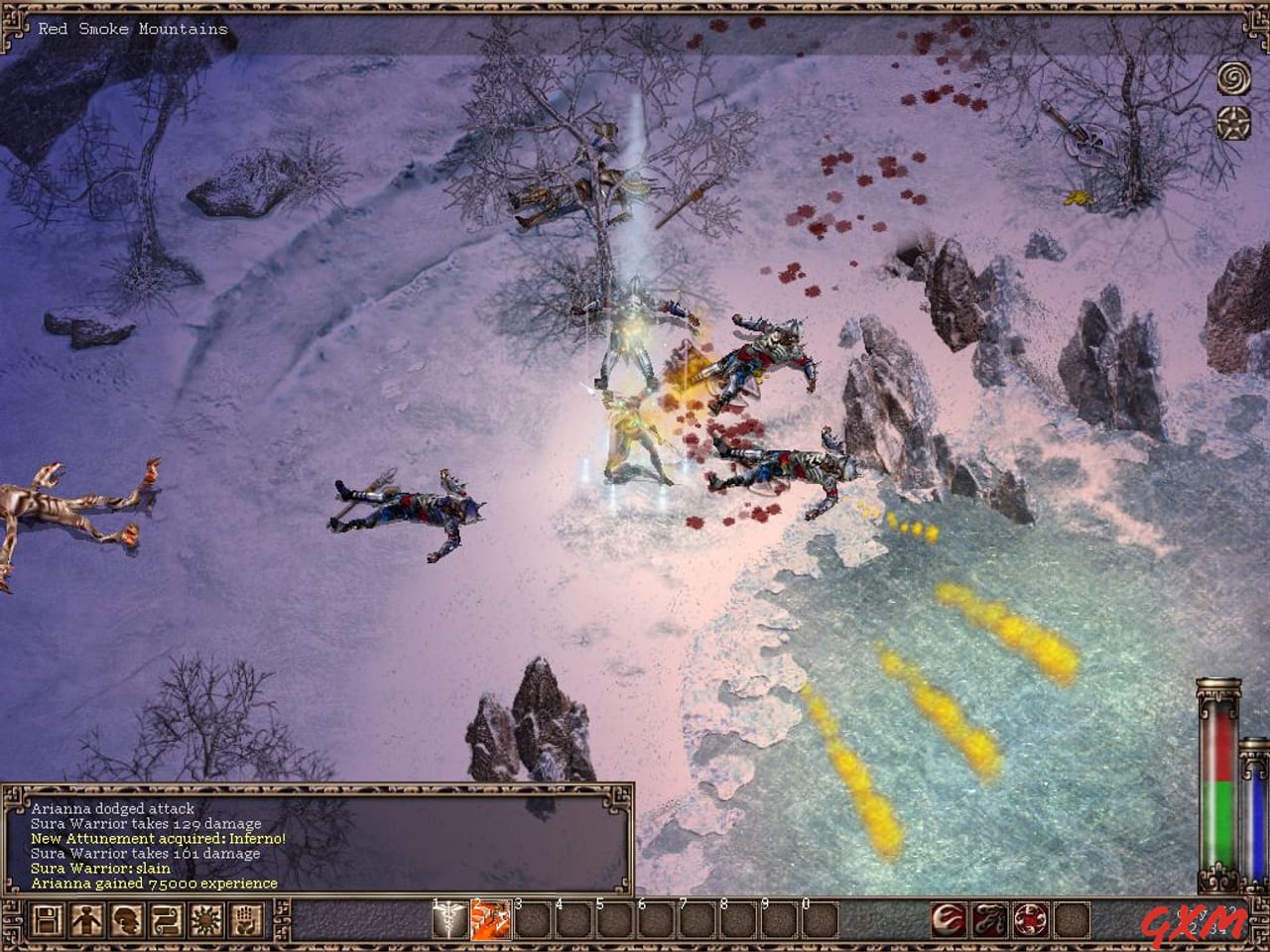Click the save game disk icon
Viewport: 1270px width, 952px height.
[x=48, y=920]
